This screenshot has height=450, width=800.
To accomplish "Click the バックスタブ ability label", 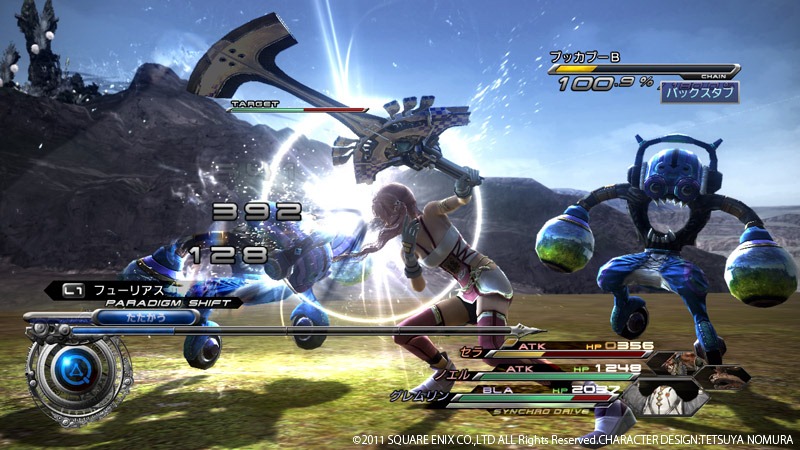I will click(700, 93).
